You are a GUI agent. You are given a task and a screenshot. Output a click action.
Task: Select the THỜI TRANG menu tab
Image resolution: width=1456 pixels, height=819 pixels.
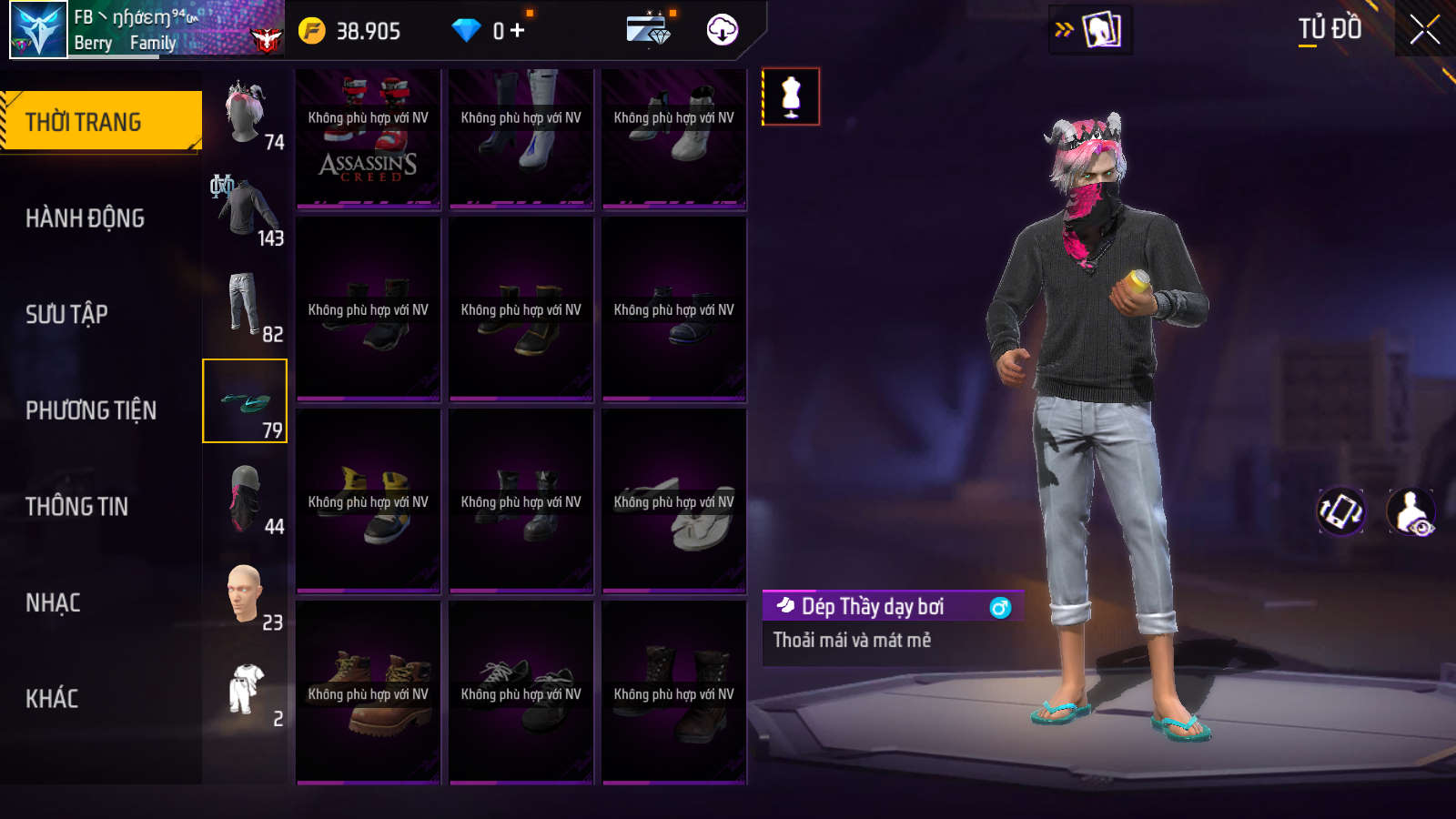pos(100,121)
